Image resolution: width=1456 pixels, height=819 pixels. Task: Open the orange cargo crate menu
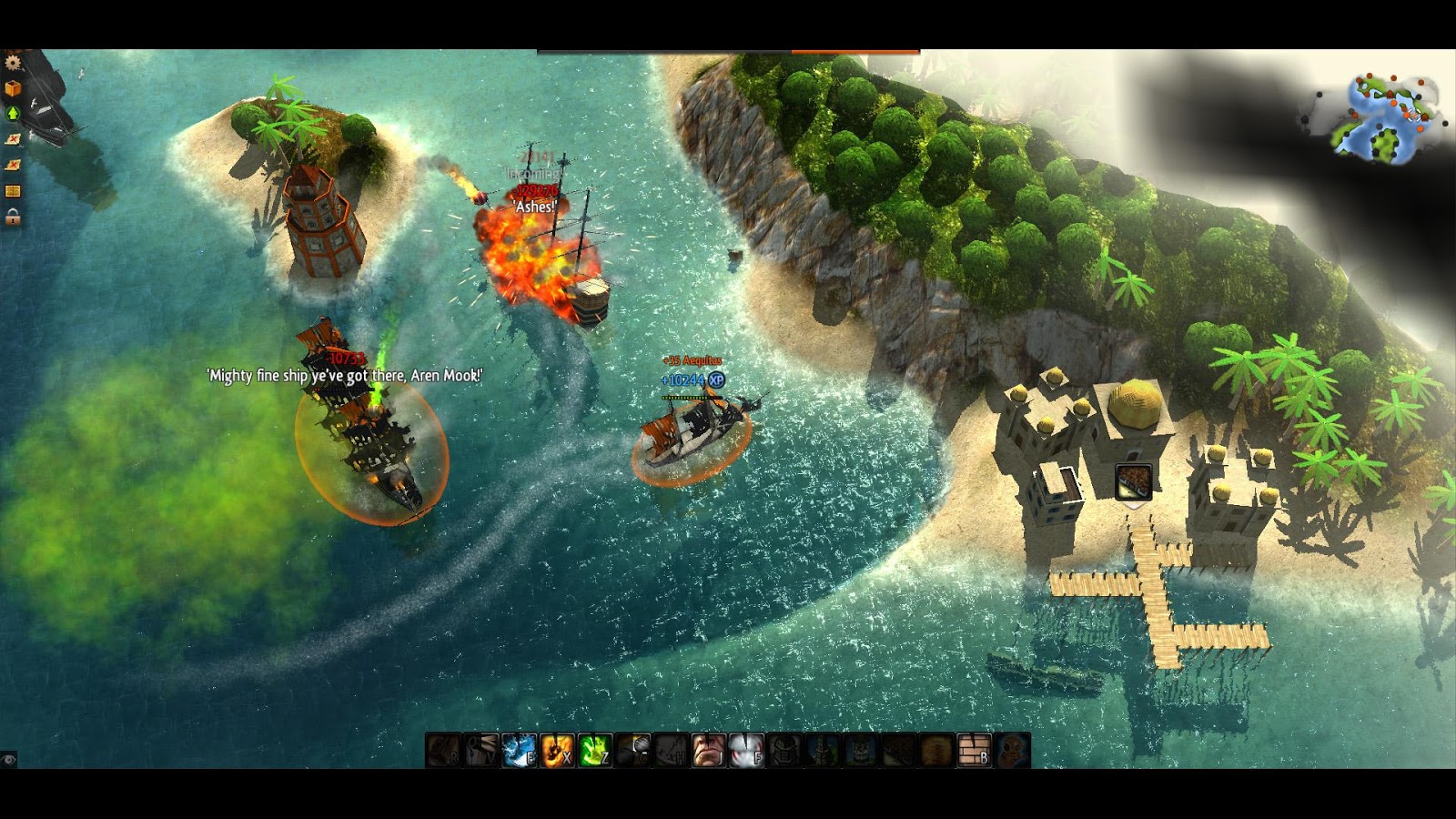click(13, 88)
